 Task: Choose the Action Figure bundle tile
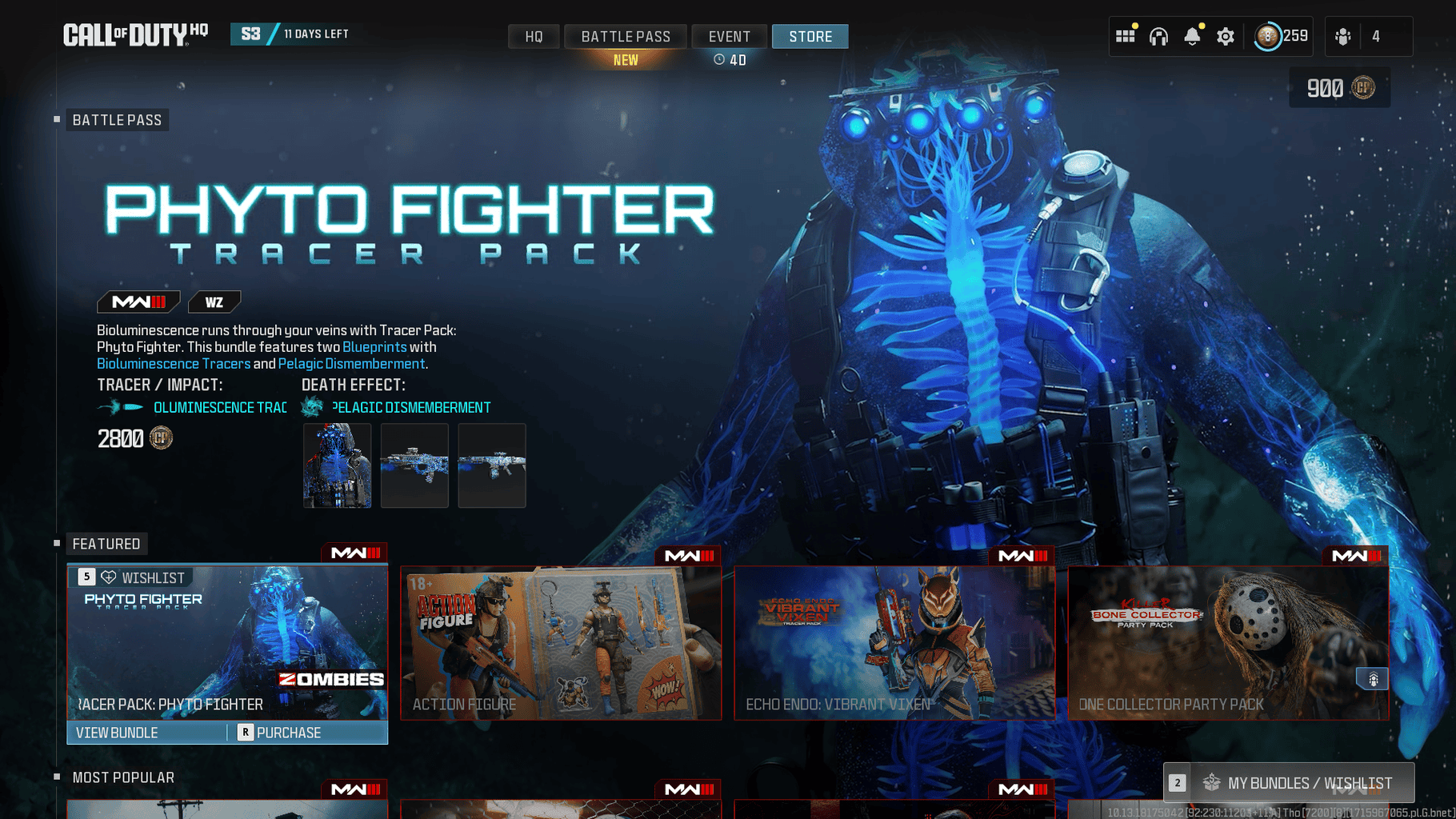click(561, 643)
